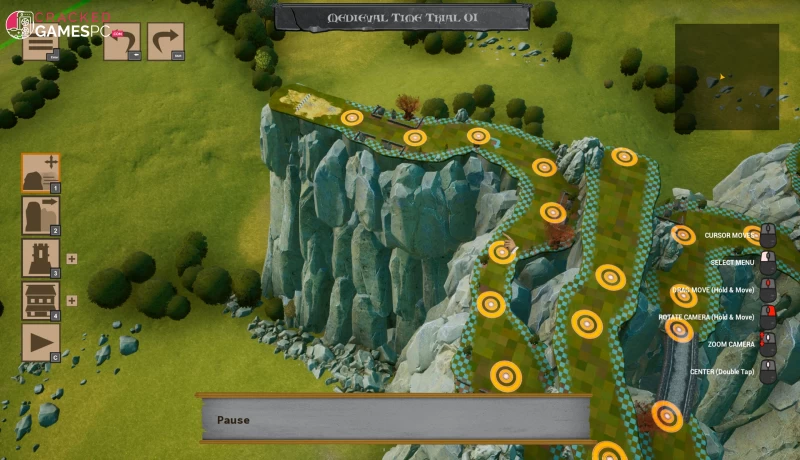Choose the move rock tool

(x=41, y=215)
